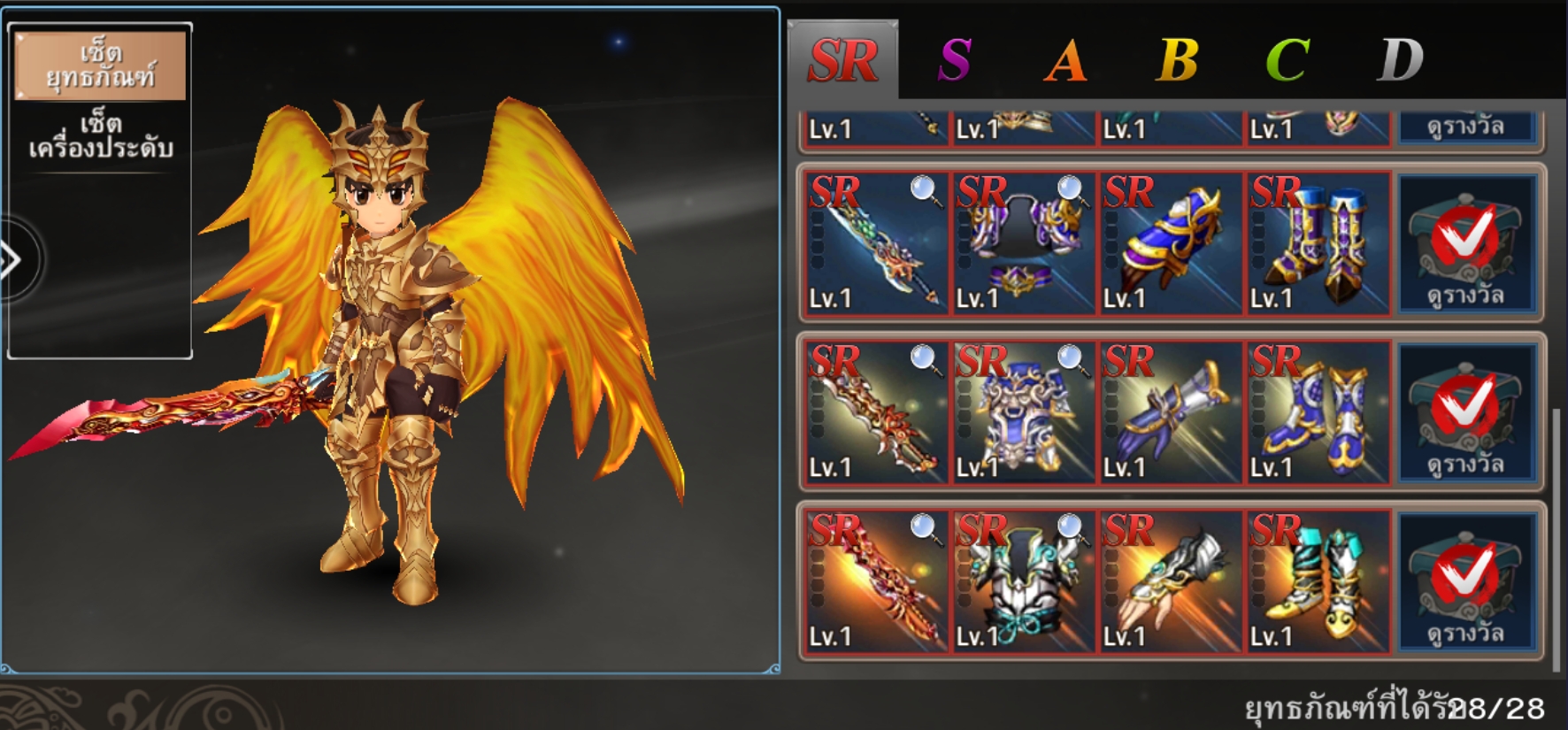Viewport: 1568px width, 730px height.
Task: Choose the flaming red SR sword slot
Action: [874, 581]
